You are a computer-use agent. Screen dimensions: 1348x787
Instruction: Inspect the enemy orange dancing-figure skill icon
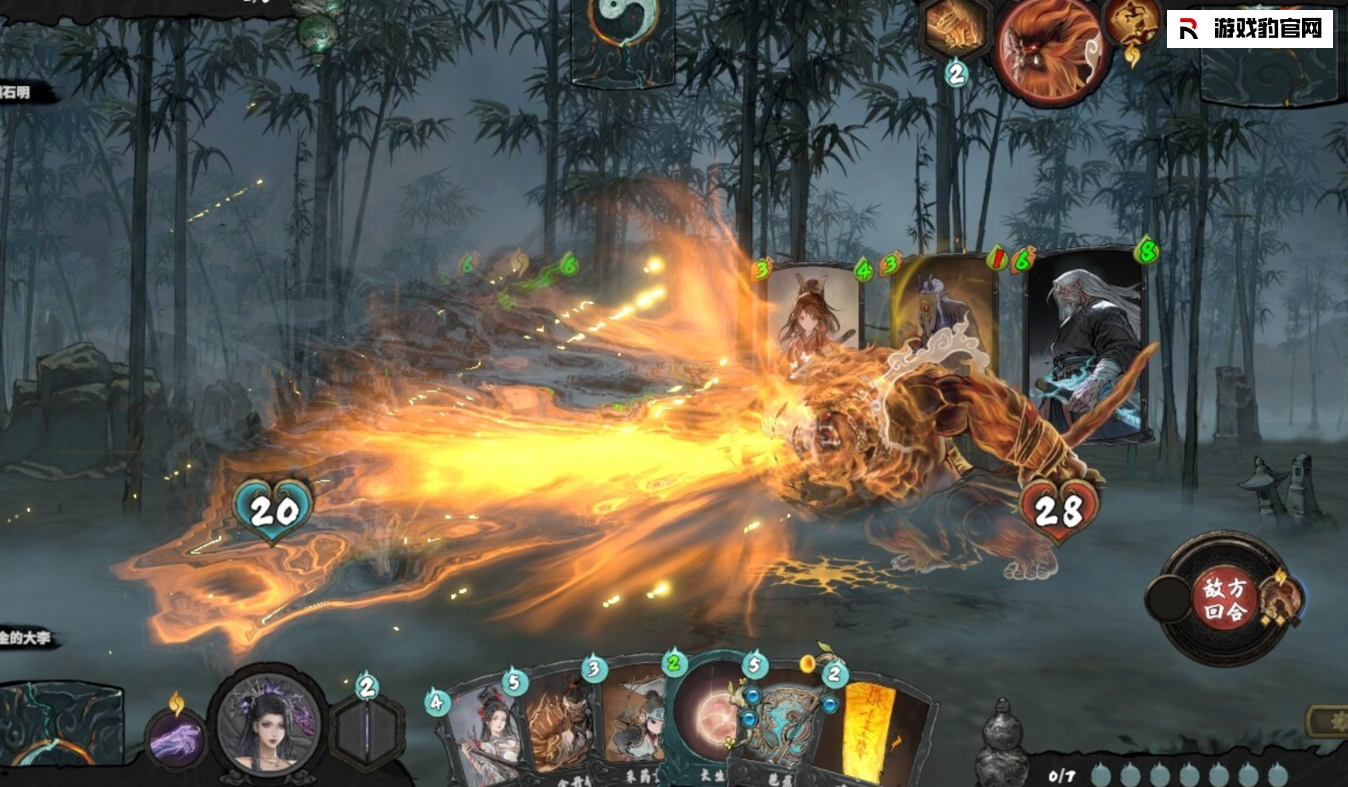coord(1131,27)
